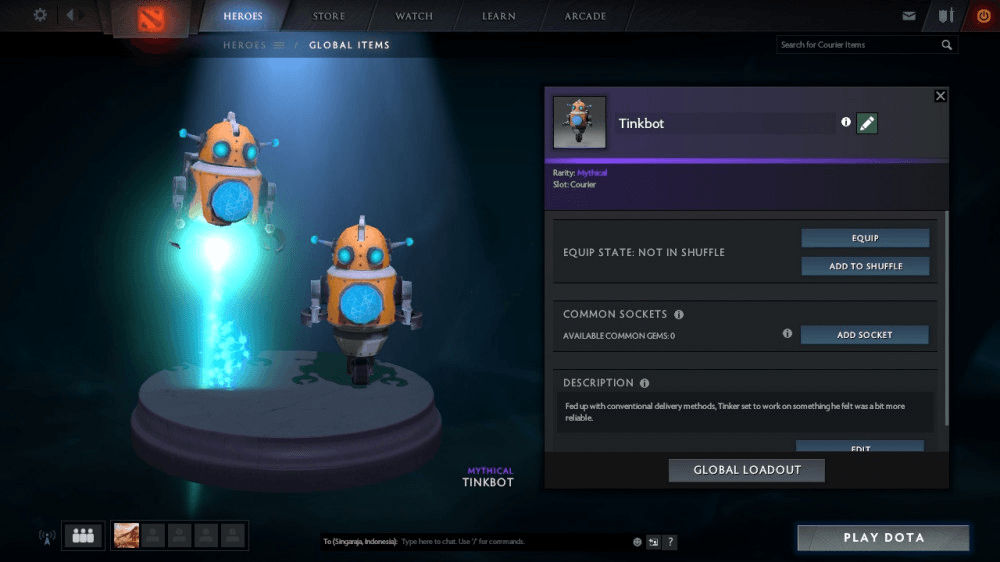
Task: Open the mail envelope icon
Action: [909, 16]
